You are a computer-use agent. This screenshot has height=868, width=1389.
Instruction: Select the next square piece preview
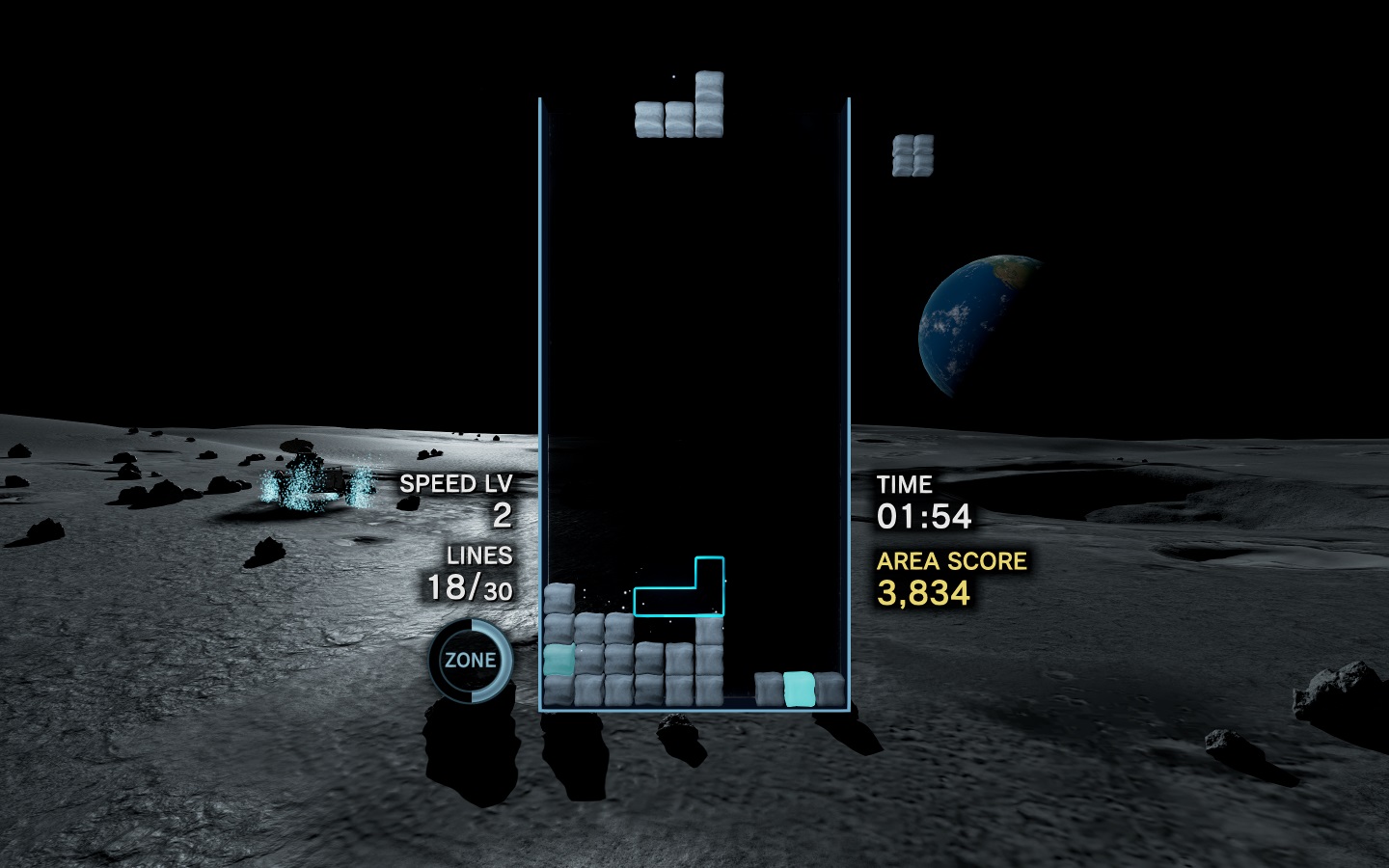coord(912,155)
